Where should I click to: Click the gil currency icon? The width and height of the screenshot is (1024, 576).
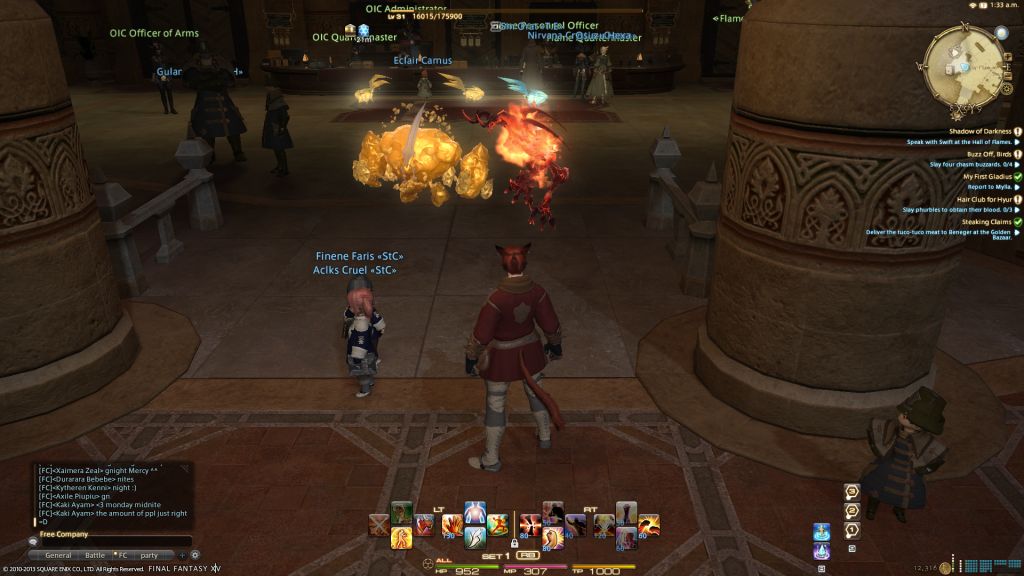pos(945,568)
